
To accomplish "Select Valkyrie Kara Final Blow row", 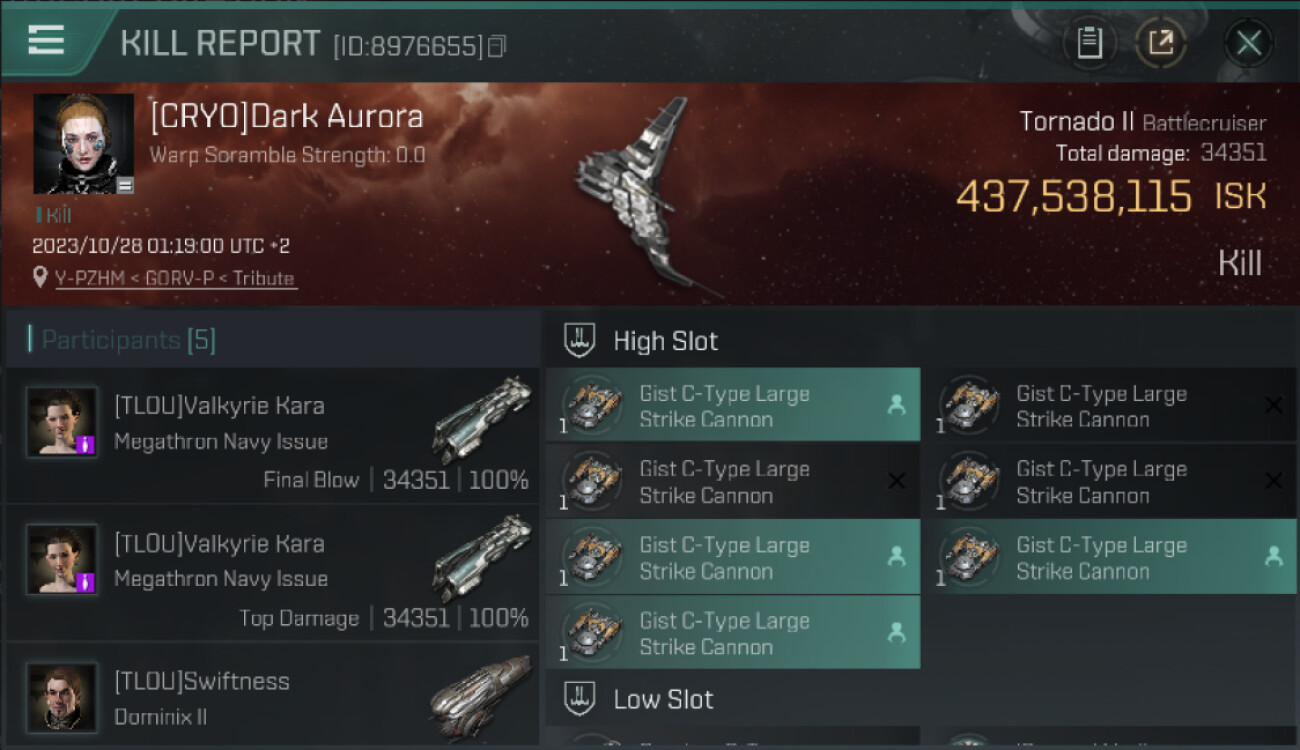I will (x=273, y=436).
